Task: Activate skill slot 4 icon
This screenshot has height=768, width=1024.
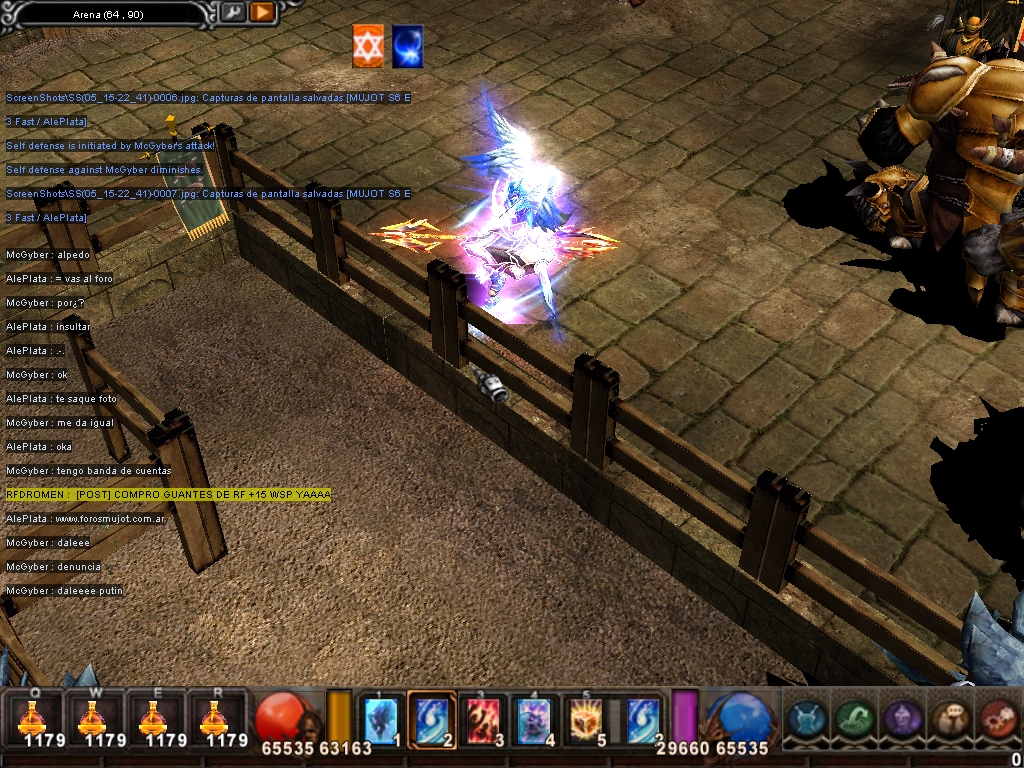Action: [534, 719]
